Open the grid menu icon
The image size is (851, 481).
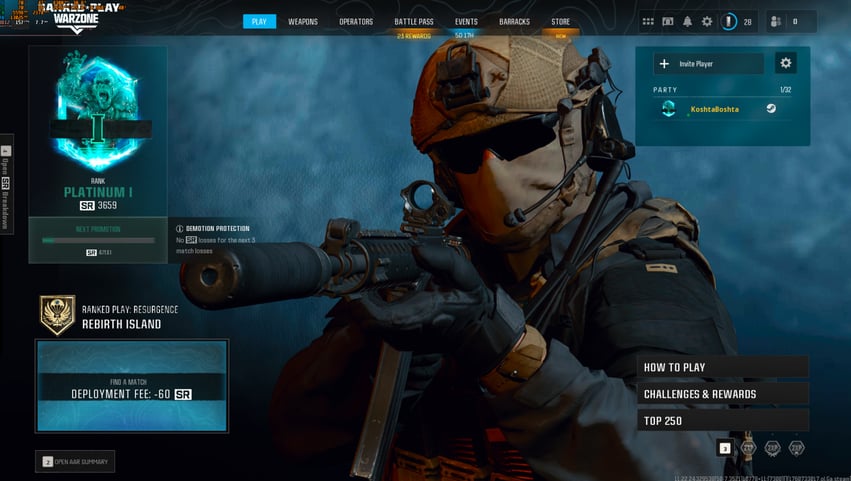648,21
